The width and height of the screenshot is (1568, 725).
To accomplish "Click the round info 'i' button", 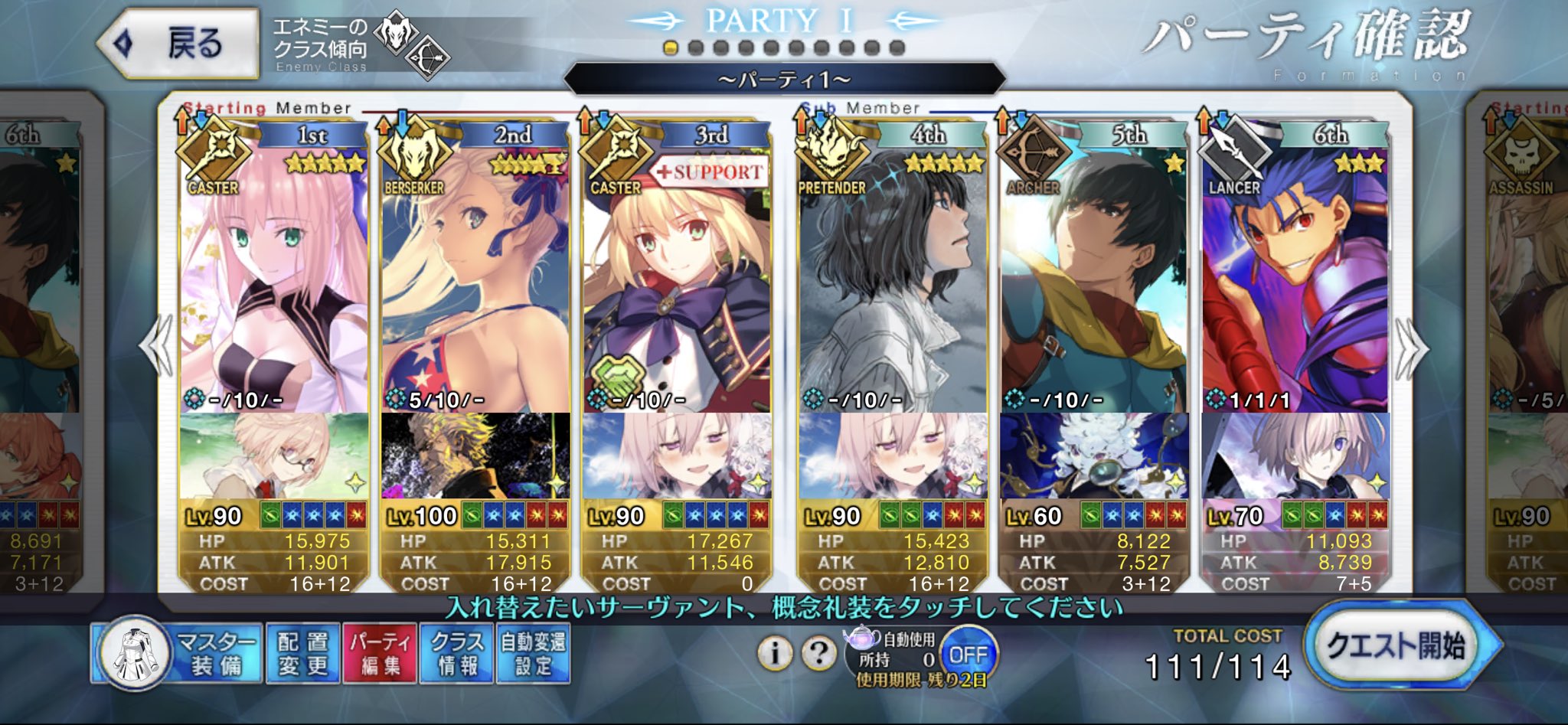I will pyautogui.click(x=775, y=654).
